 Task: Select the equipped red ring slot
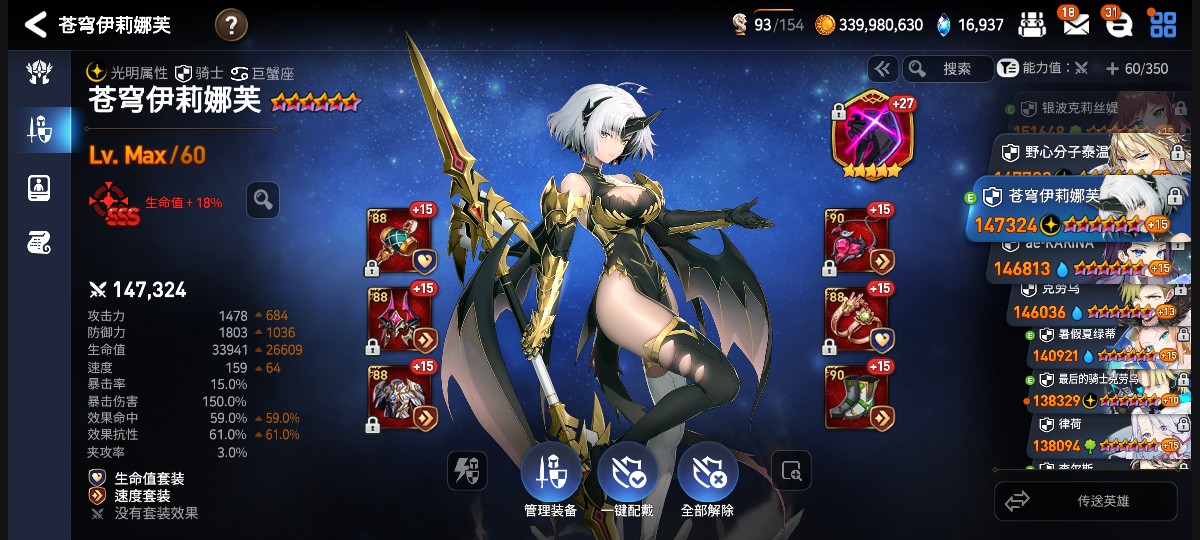click(x=858, y=320)
